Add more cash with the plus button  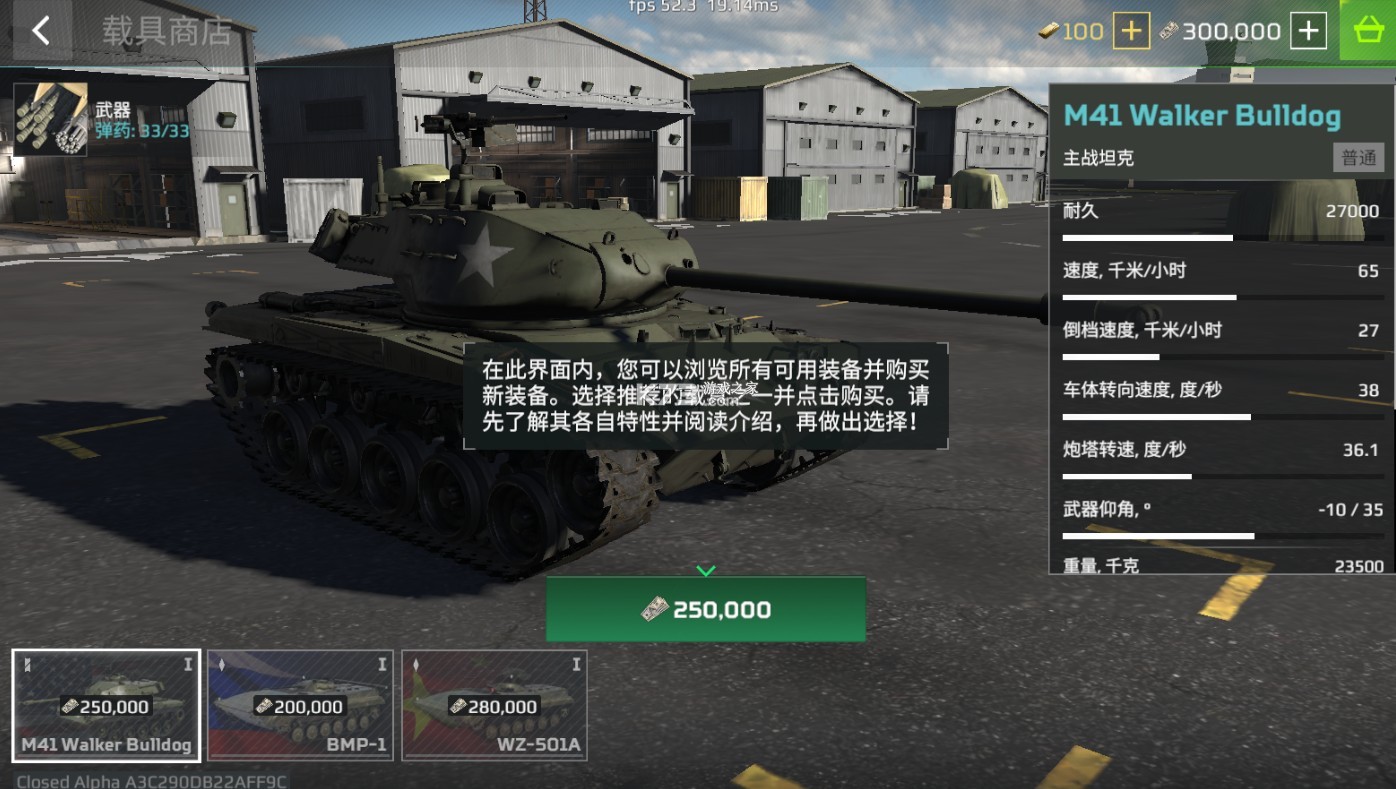pos(1308,31)
